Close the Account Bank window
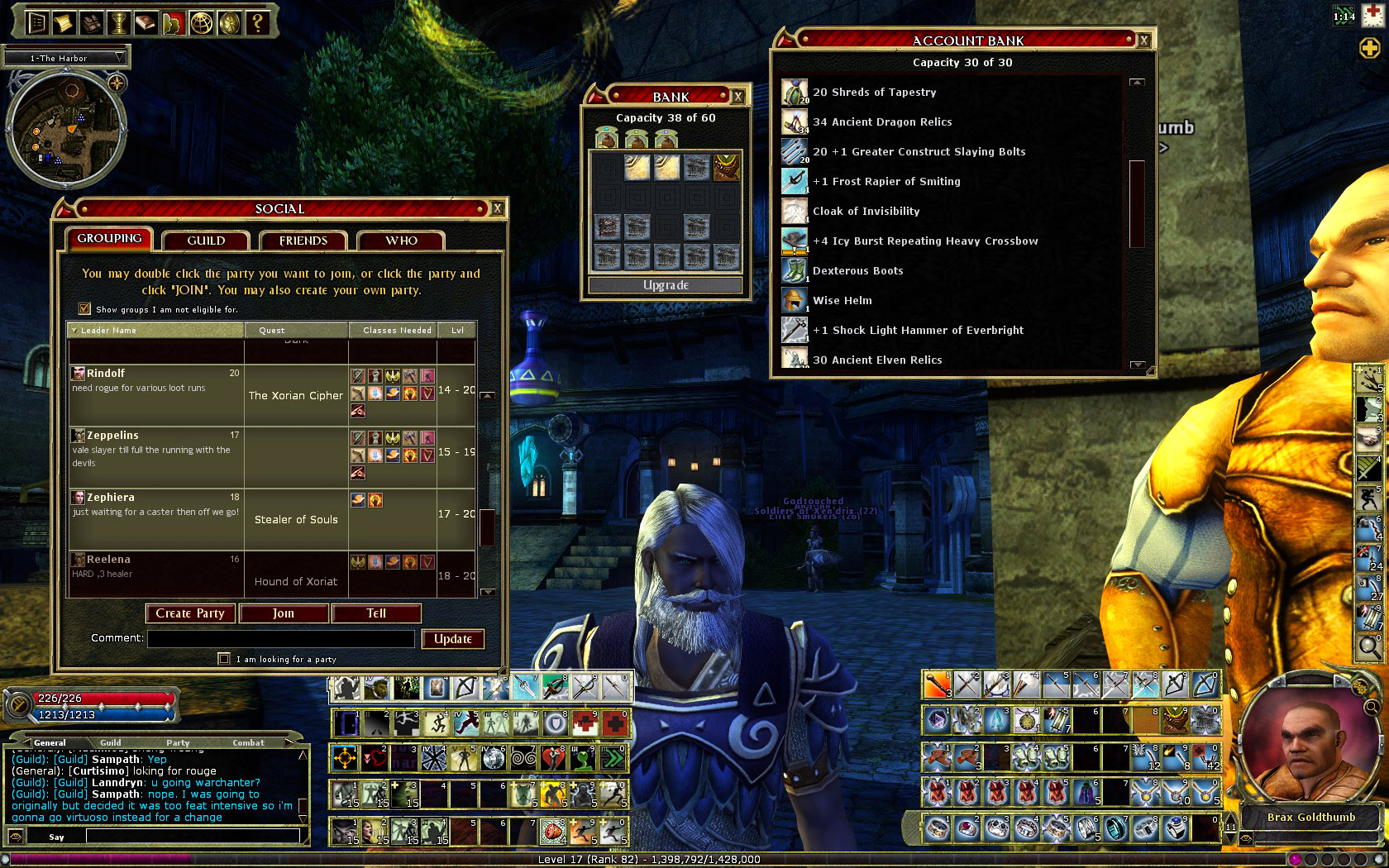This screenshot has width=1389, height=868. pos(1143,41)
